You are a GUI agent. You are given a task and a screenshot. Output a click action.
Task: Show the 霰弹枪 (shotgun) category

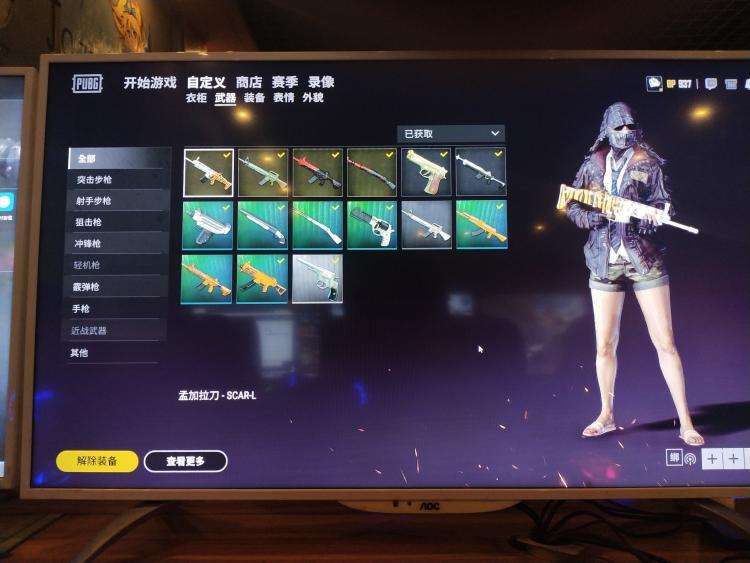pos(87,286)
